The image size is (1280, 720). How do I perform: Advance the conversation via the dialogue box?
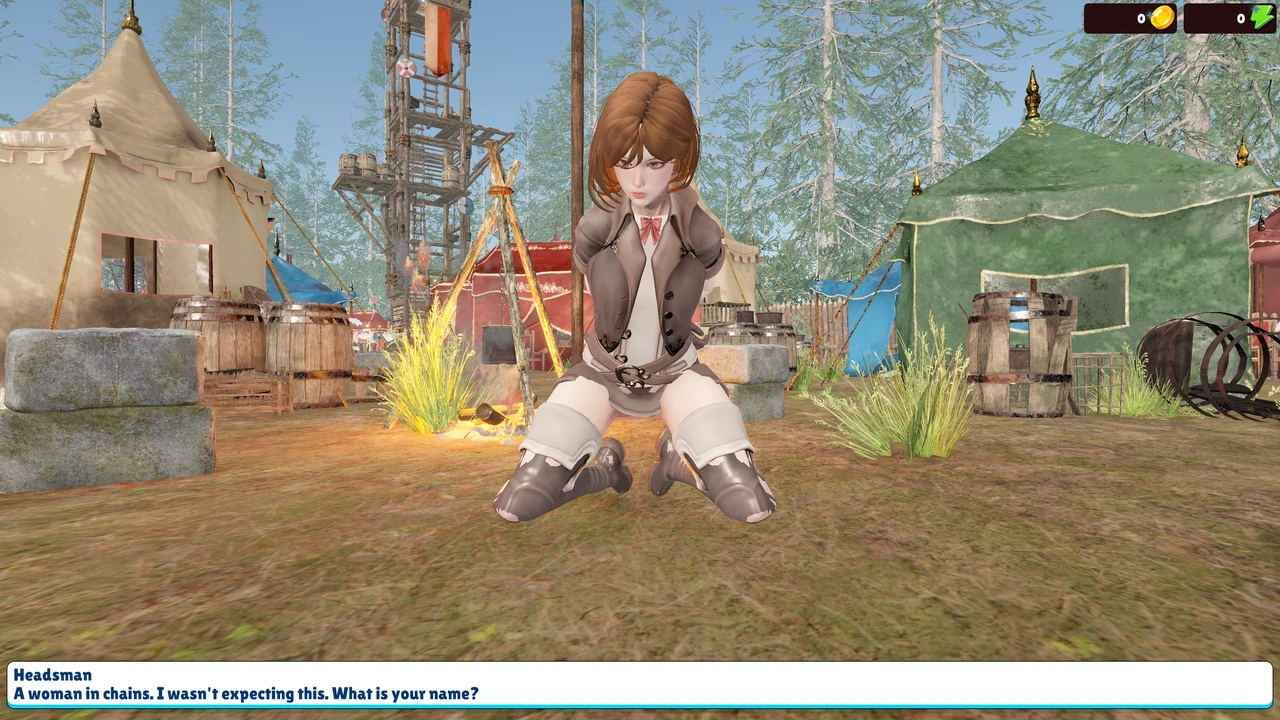(640, 690)
